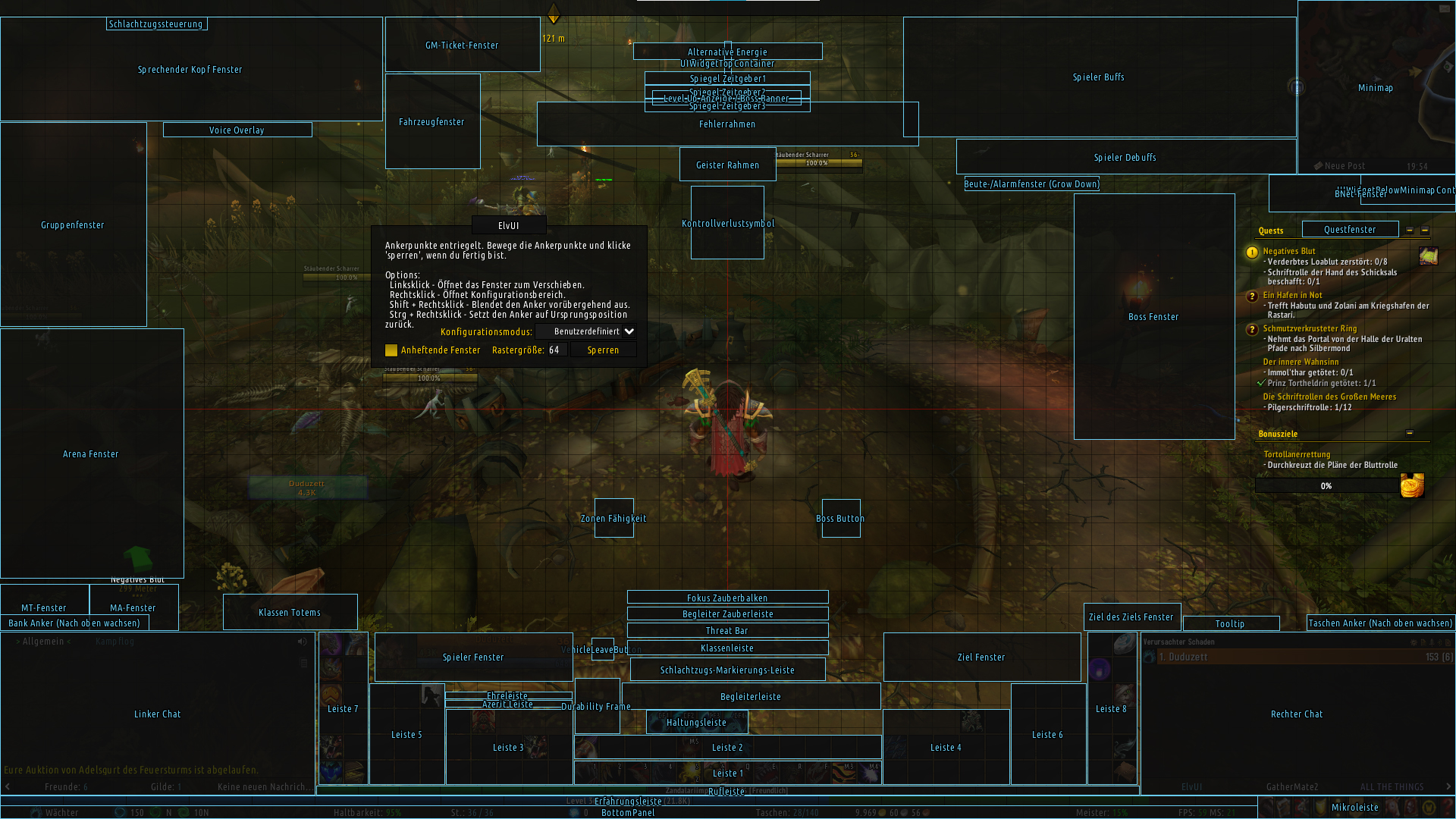Pick the Fahrzeugfenster anchor
Screen dimensions: 1456x819
click(x=432, y=121)
